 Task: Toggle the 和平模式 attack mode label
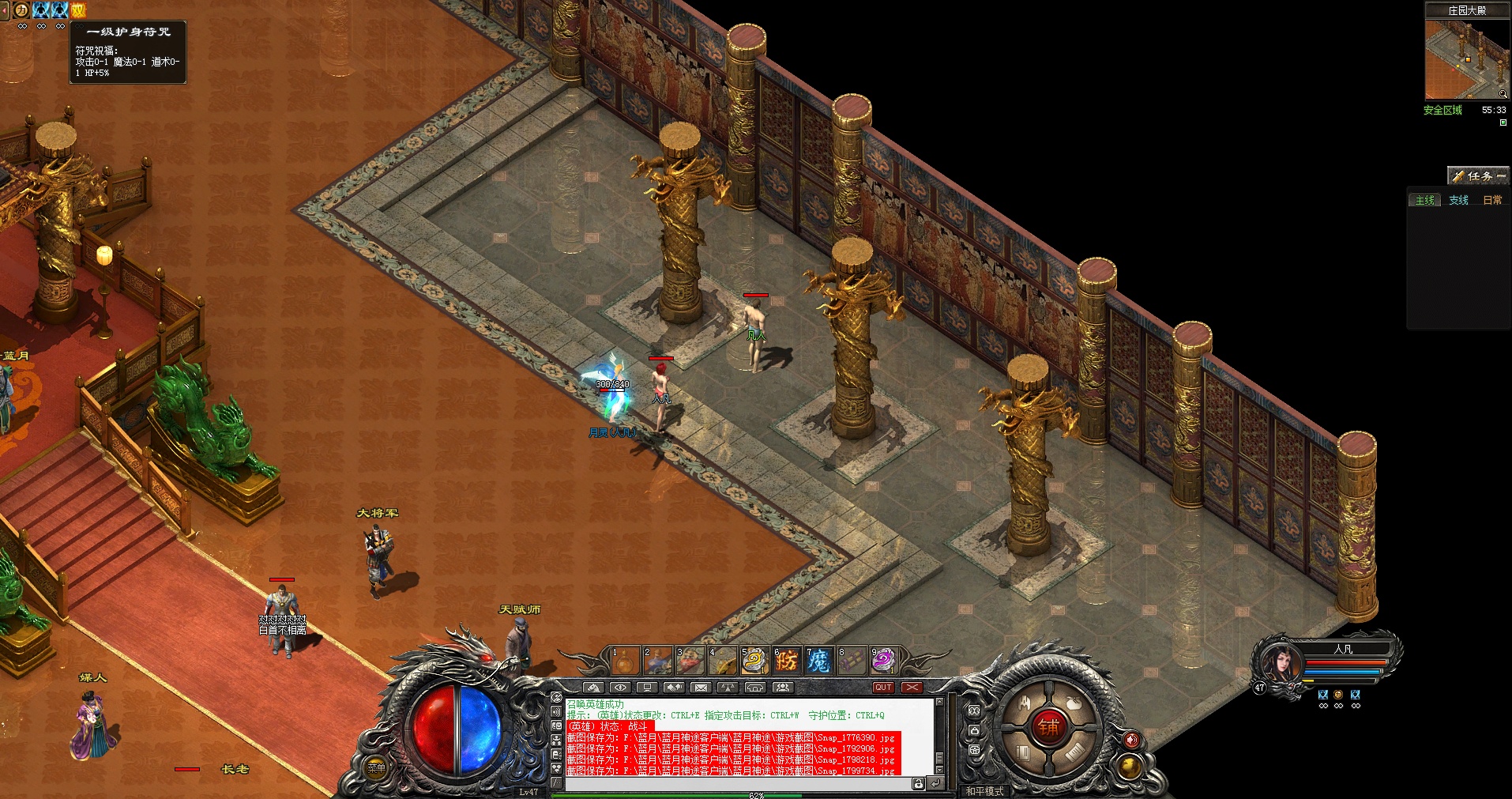(x=985, y=790)
